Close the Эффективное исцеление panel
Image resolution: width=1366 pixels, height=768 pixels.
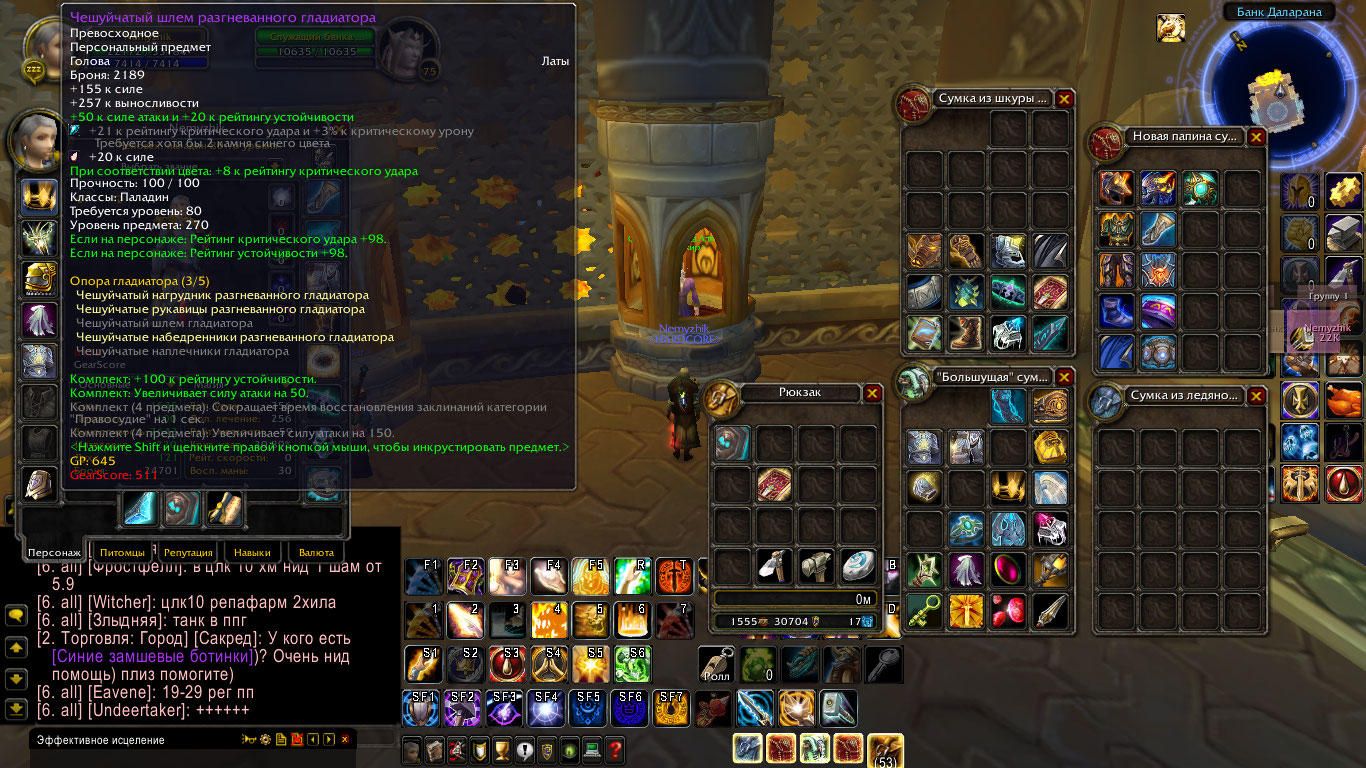pyautogui.click(x=345, y=740)
